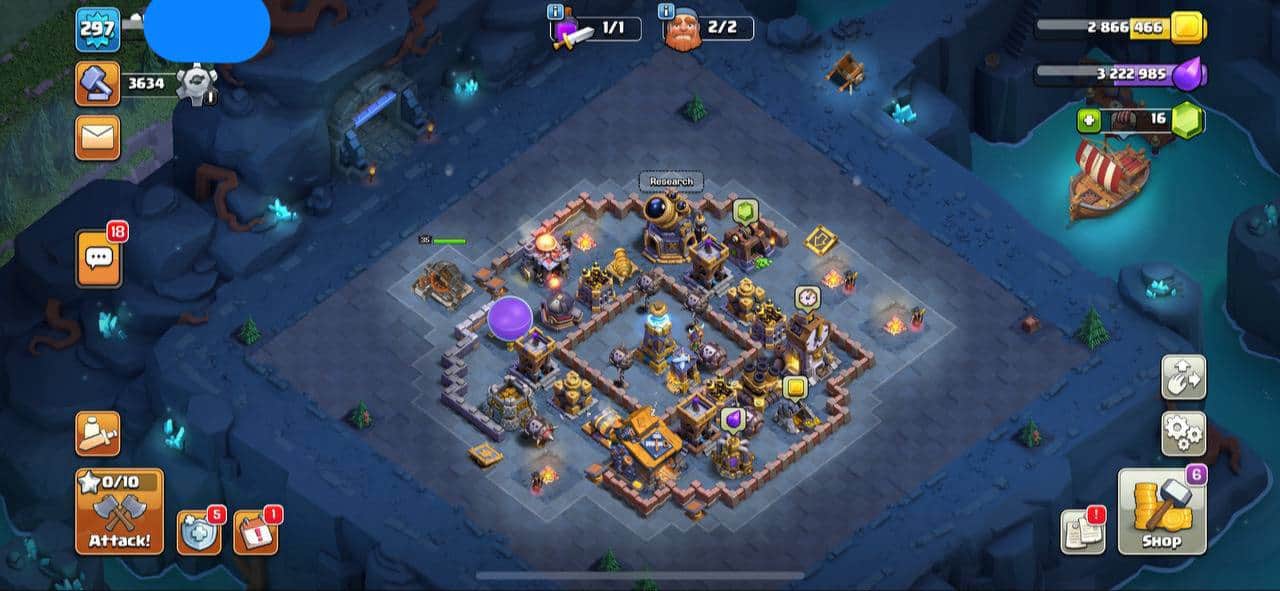Open the layout editor hand-and-arrows button
Image resolution: width=1280 pixels, height=591 pixels.
pos(1183,377)
